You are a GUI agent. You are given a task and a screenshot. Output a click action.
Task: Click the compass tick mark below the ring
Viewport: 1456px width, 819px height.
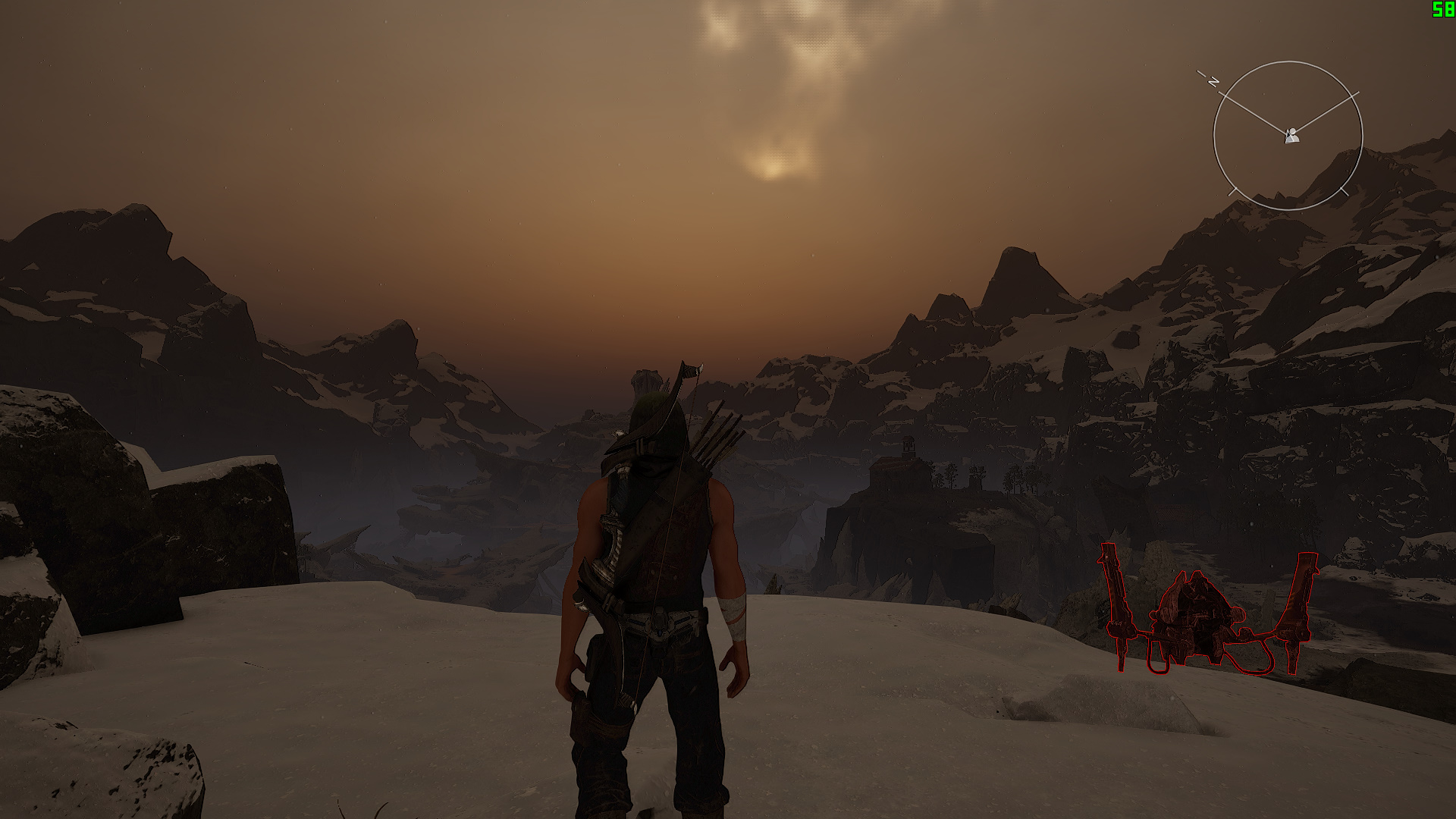pos(1345,191)
